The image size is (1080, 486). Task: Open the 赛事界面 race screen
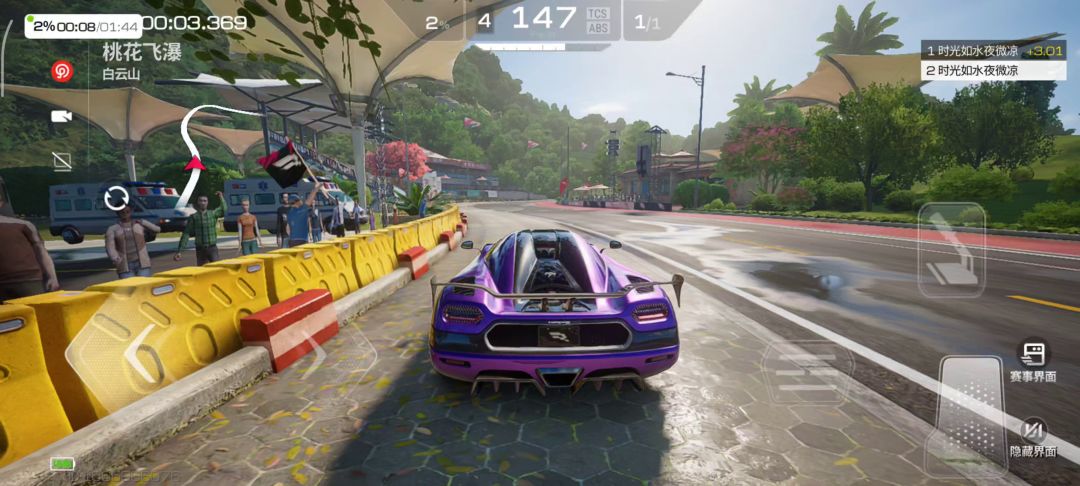(x=1032, y=359)
